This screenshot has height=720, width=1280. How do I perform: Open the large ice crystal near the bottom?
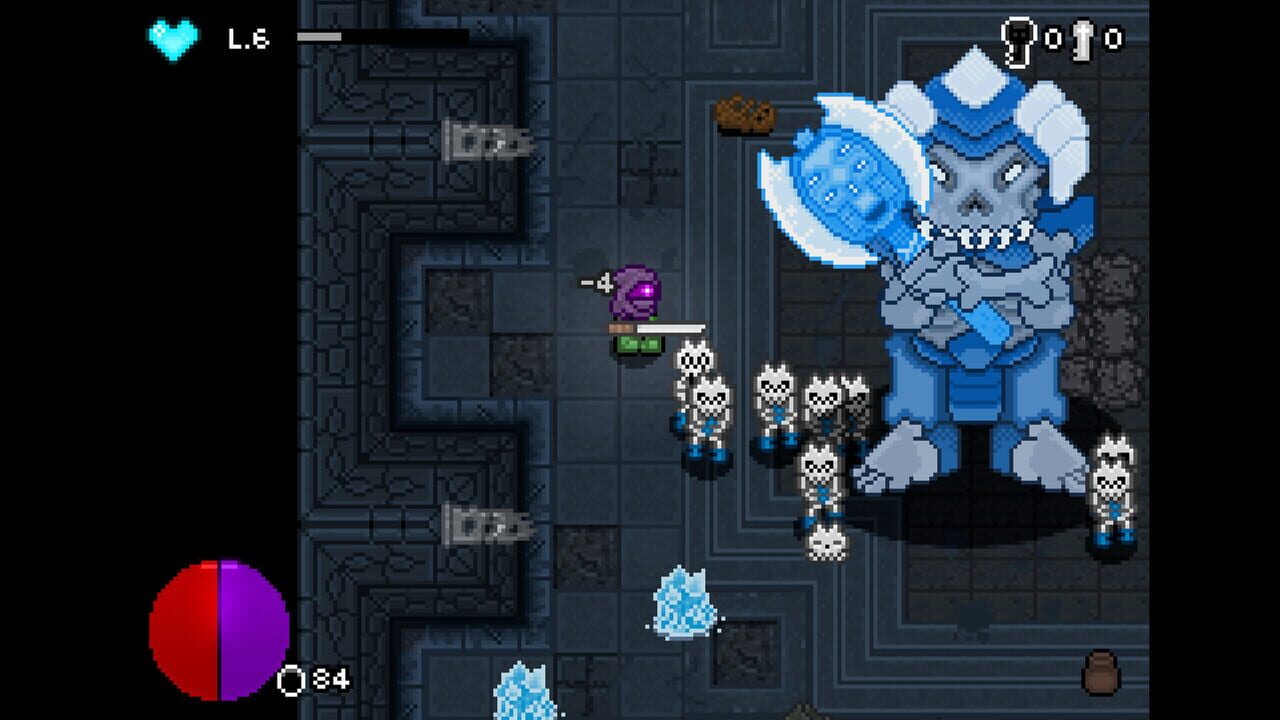point(680,605)
